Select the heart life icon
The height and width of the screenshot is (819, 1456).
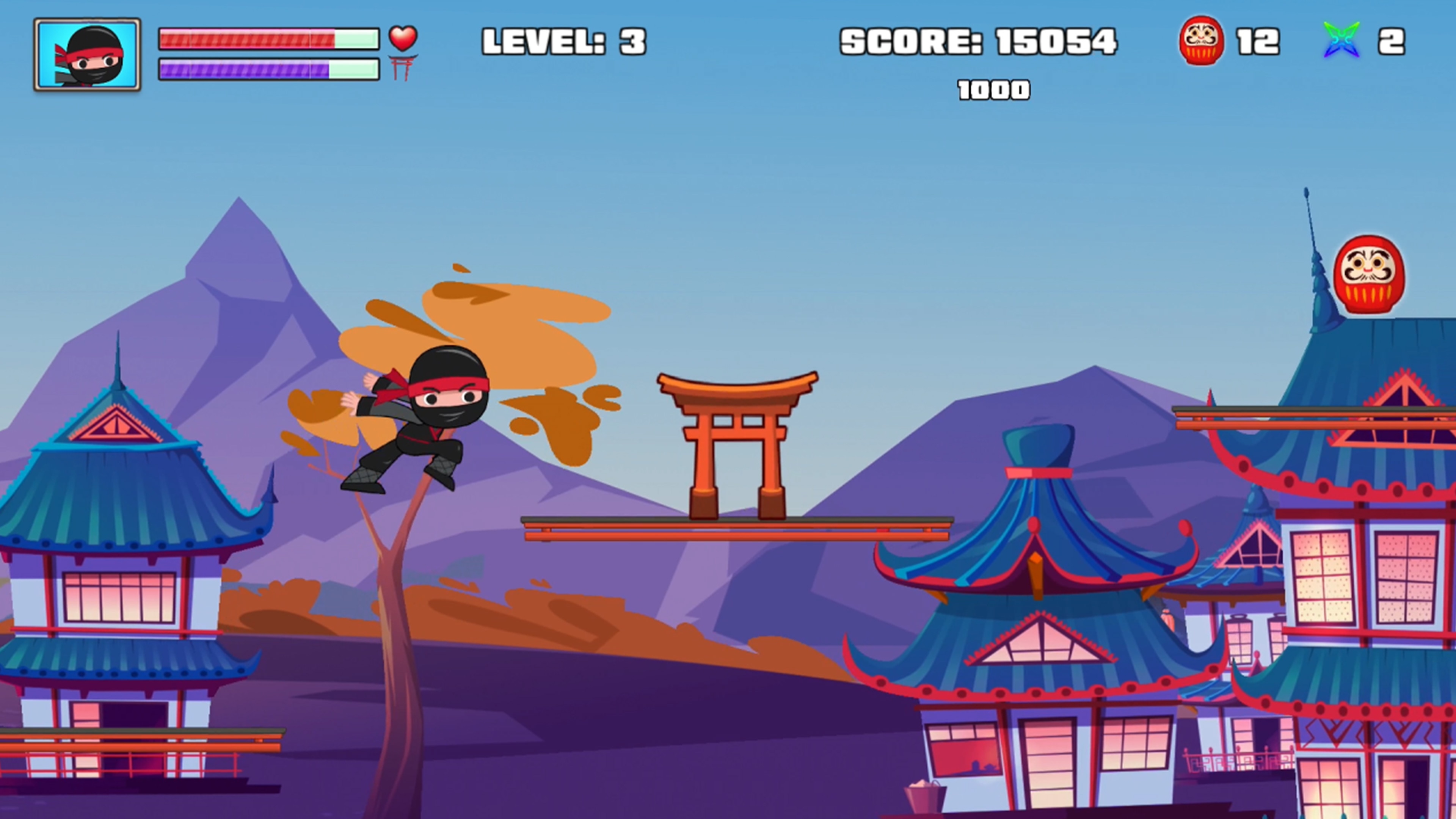(x=402, y=38)
